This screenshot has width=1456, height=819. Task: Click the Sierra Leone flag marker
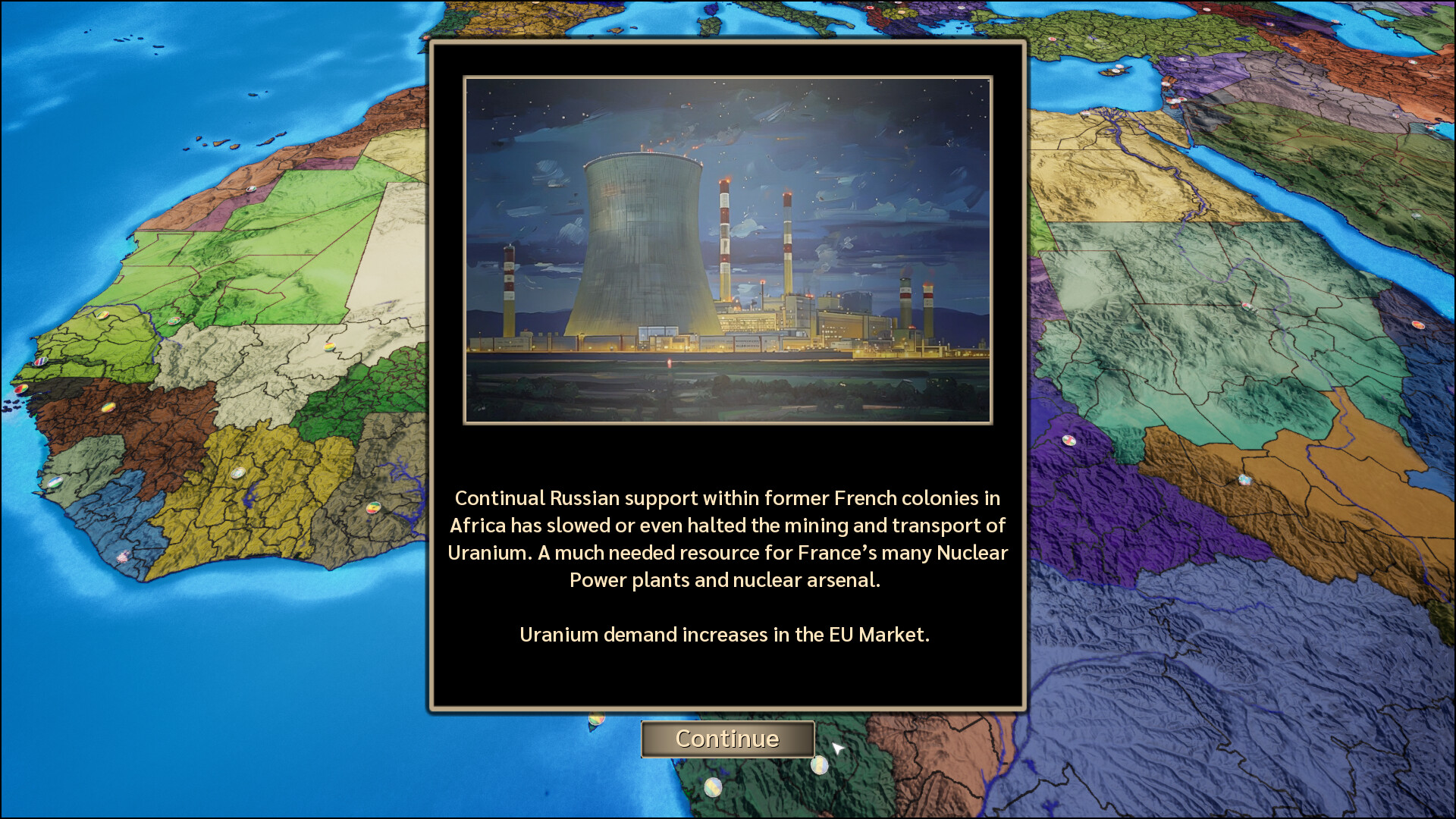[x=55, y=482]
